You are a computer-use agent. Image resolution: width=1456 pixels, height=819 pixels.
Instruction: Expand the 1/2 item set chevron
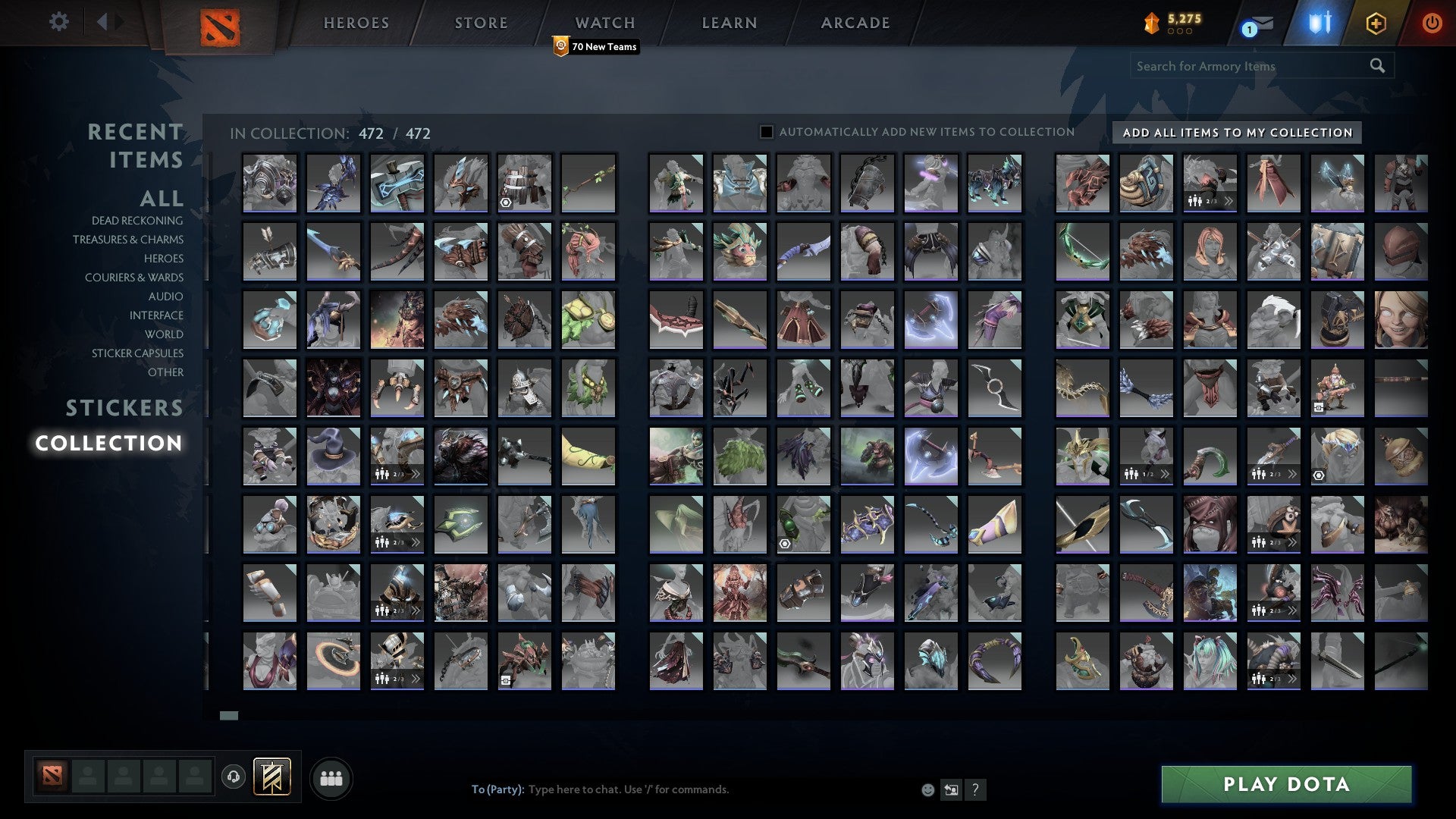point(1166,474)
